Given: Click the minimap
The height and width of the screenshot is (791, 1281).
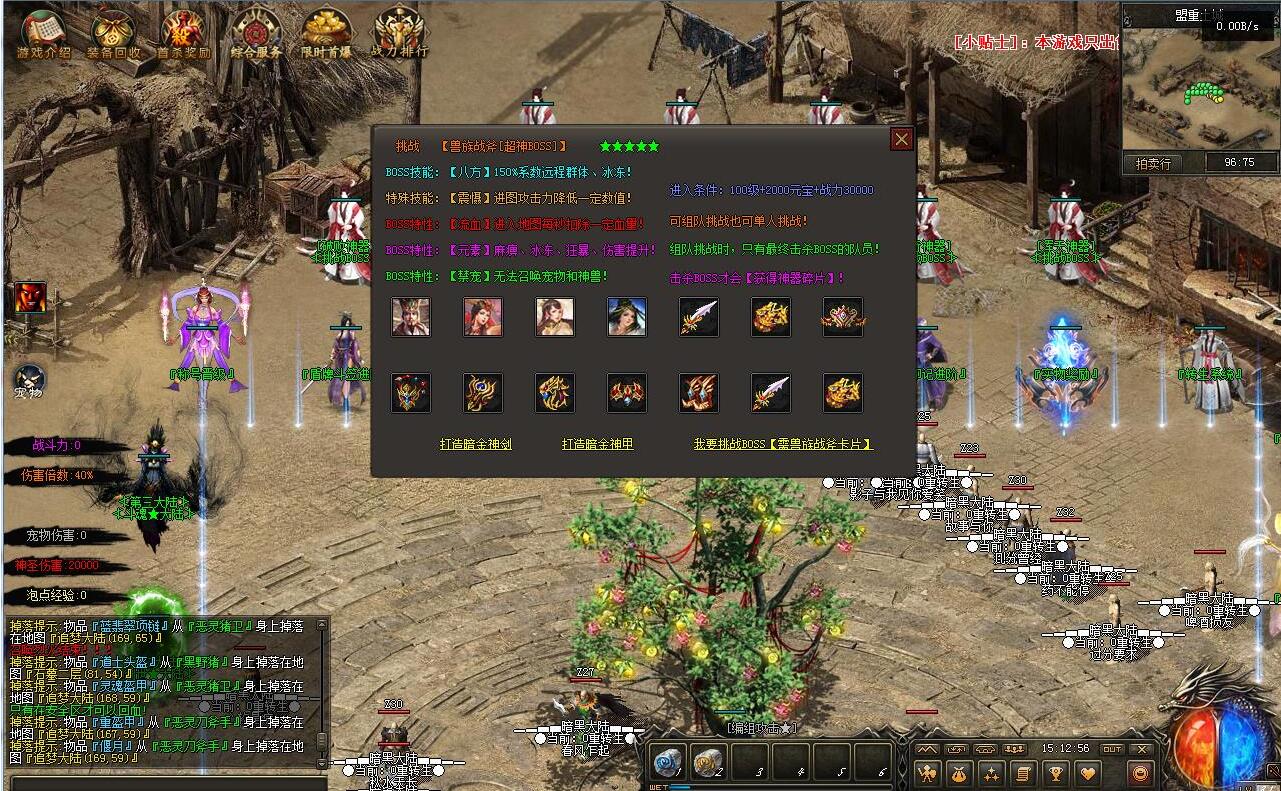Looking at the screenshot, I should coord(1200,85).
